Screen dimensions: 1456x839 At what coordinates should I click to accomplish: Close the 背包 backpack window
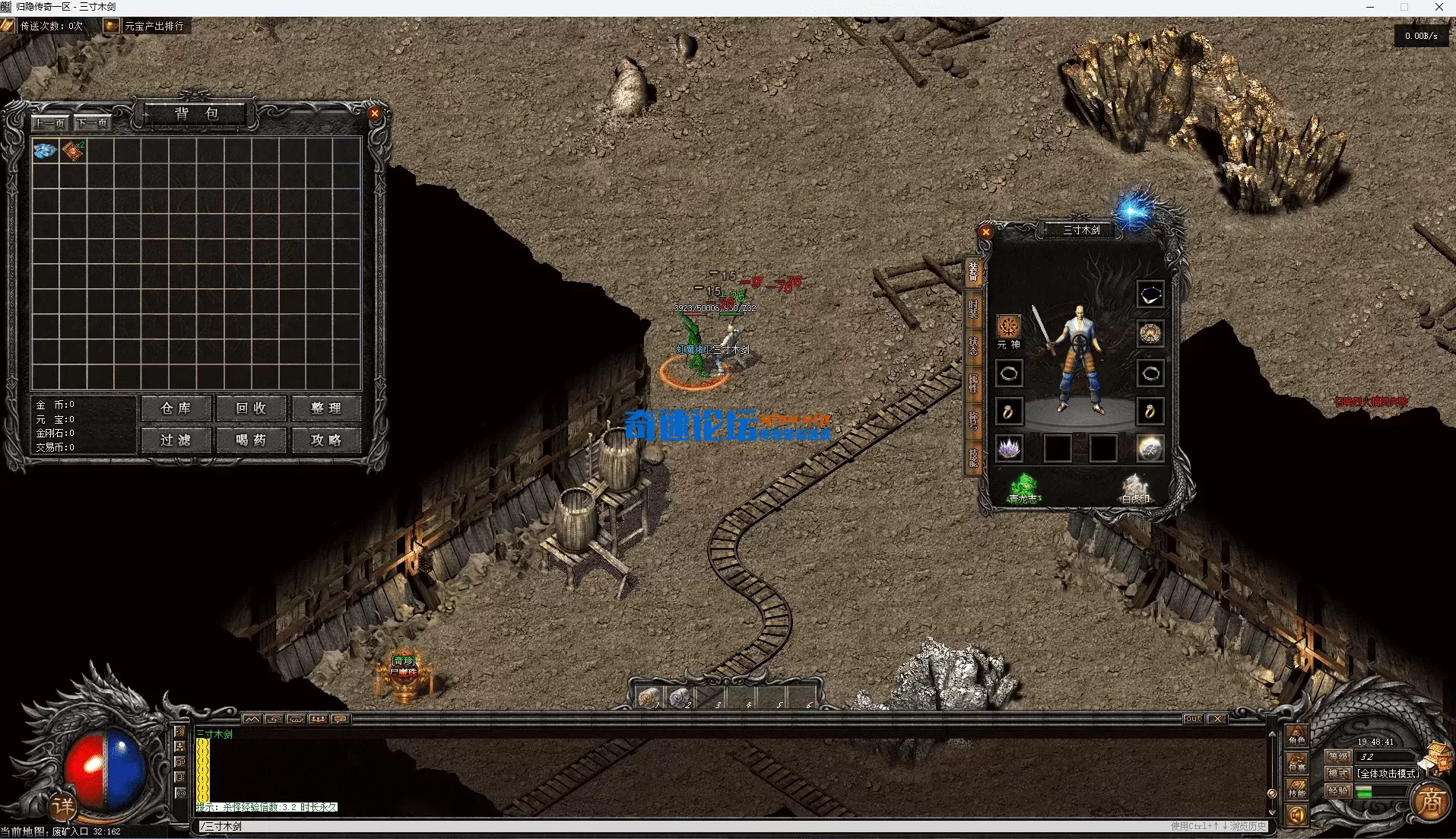(374, 114)
